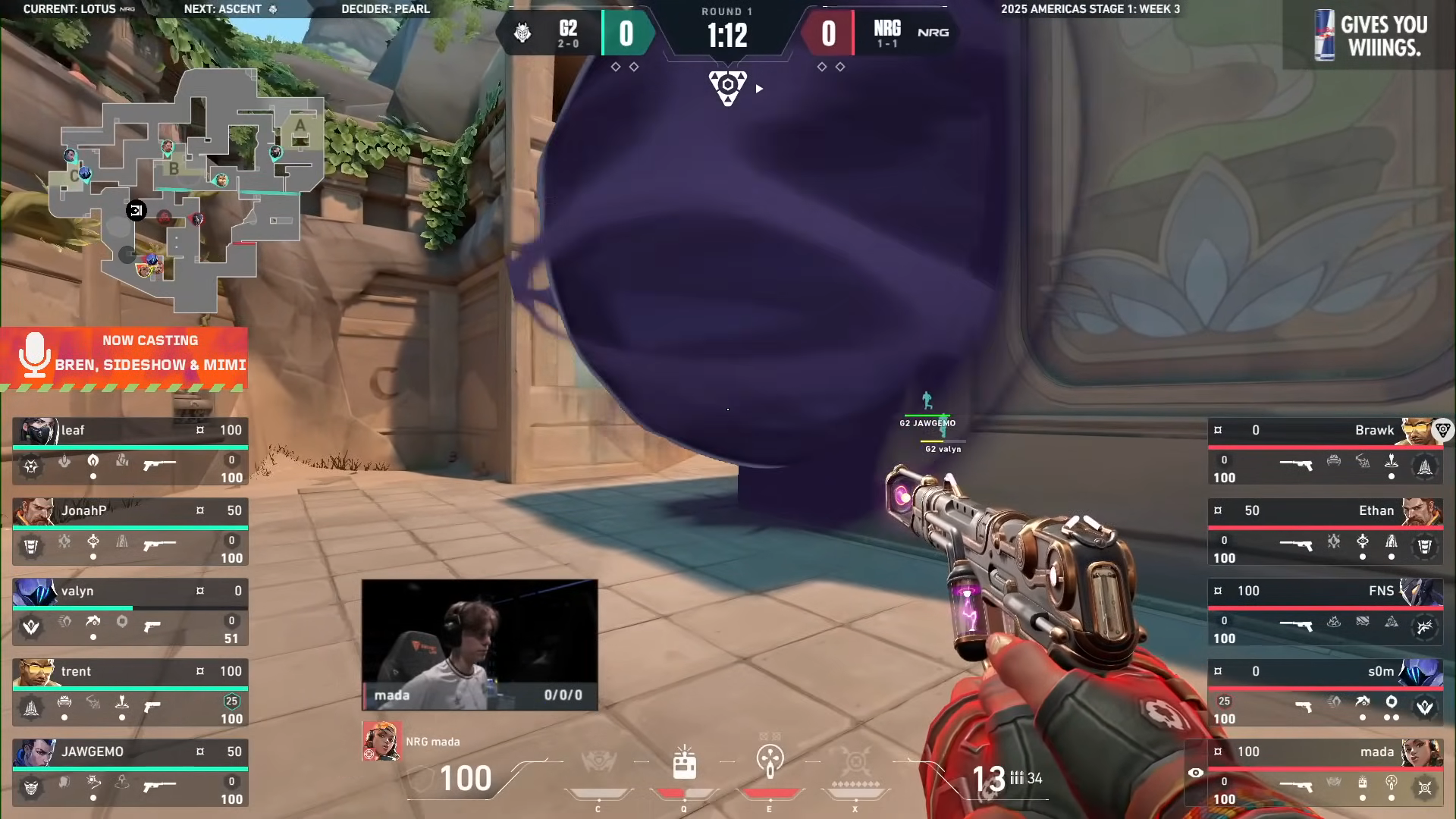Select Brawk's player row
The image size is (1456, 819).
[x=1325, y=451]
